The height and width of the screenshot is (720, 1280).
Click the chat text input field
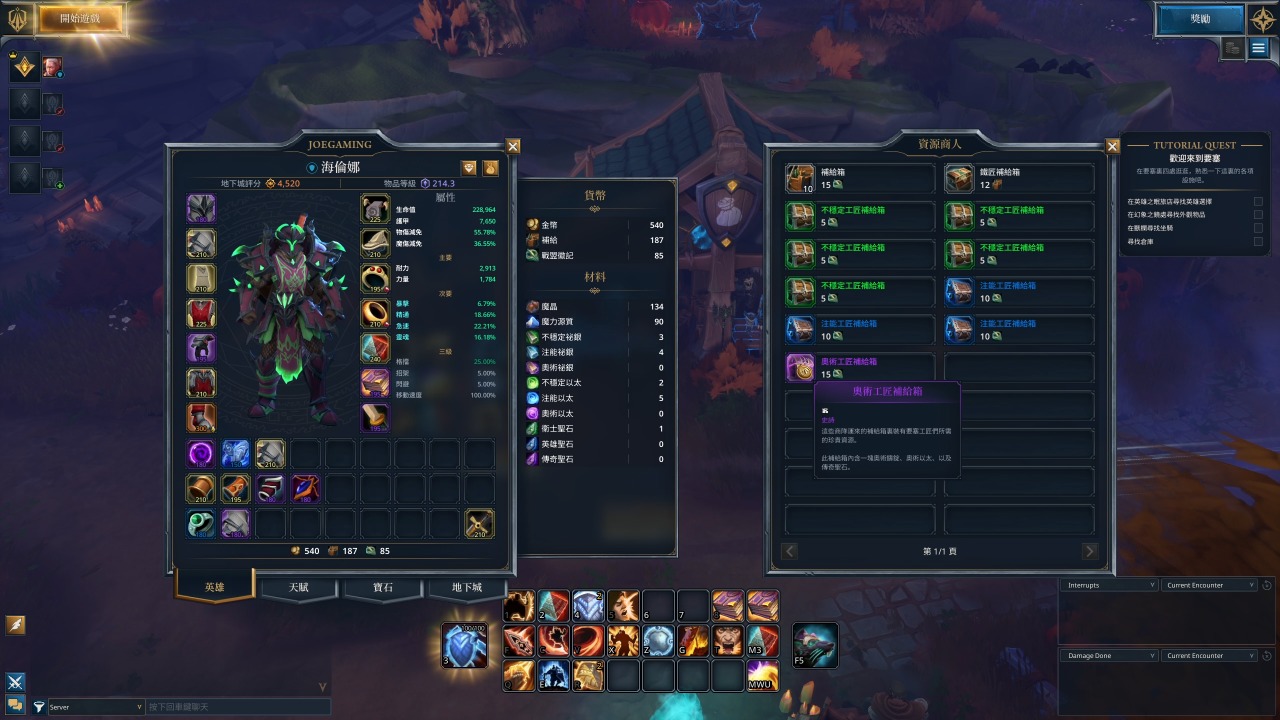(x=236, y=707)
